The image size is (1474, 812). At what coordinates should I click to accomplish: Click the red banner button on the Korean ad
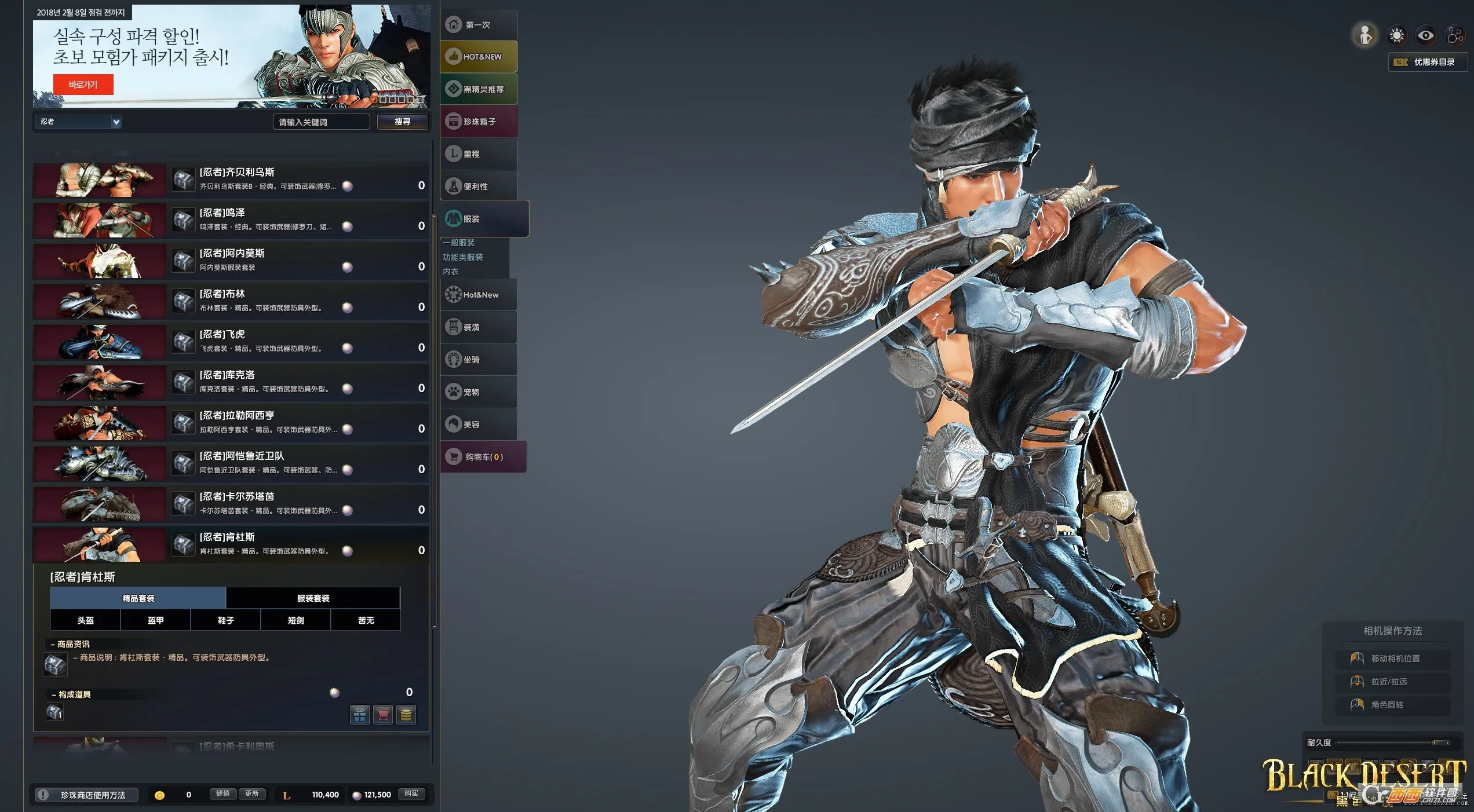click(x=83, y=85)
